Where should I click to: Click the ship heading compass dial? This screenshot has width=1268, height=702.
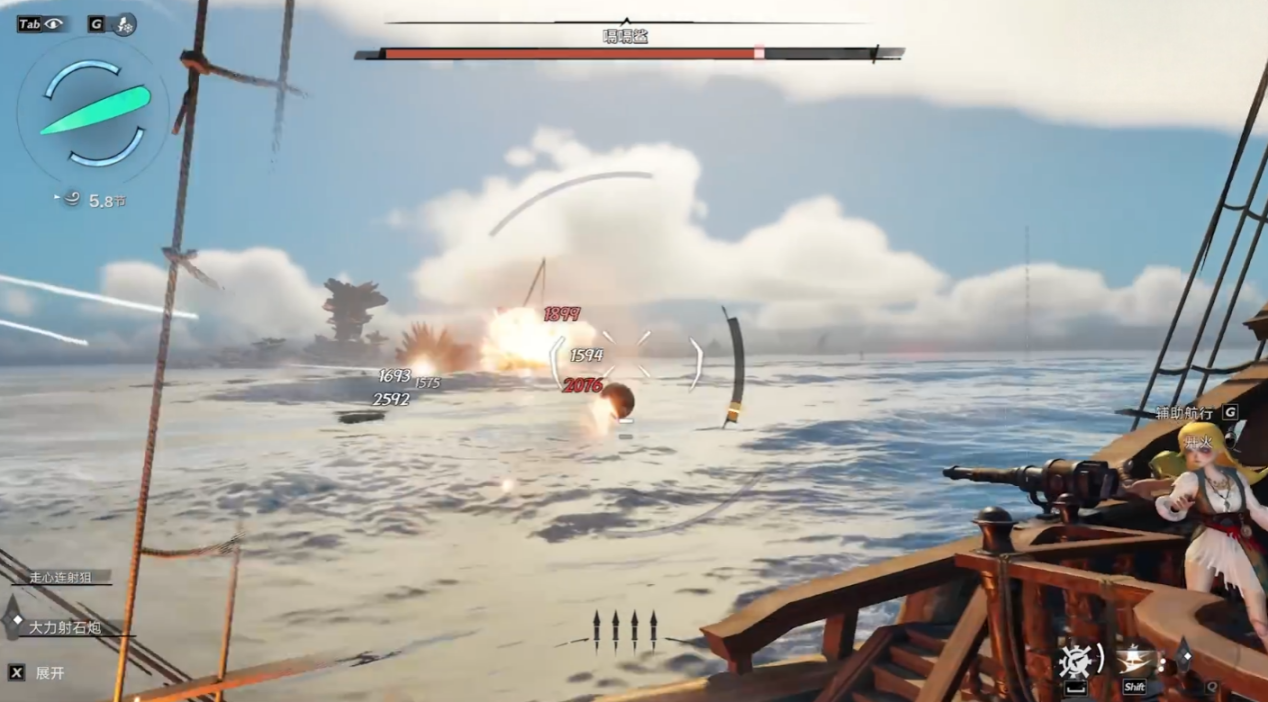[96, 112]
